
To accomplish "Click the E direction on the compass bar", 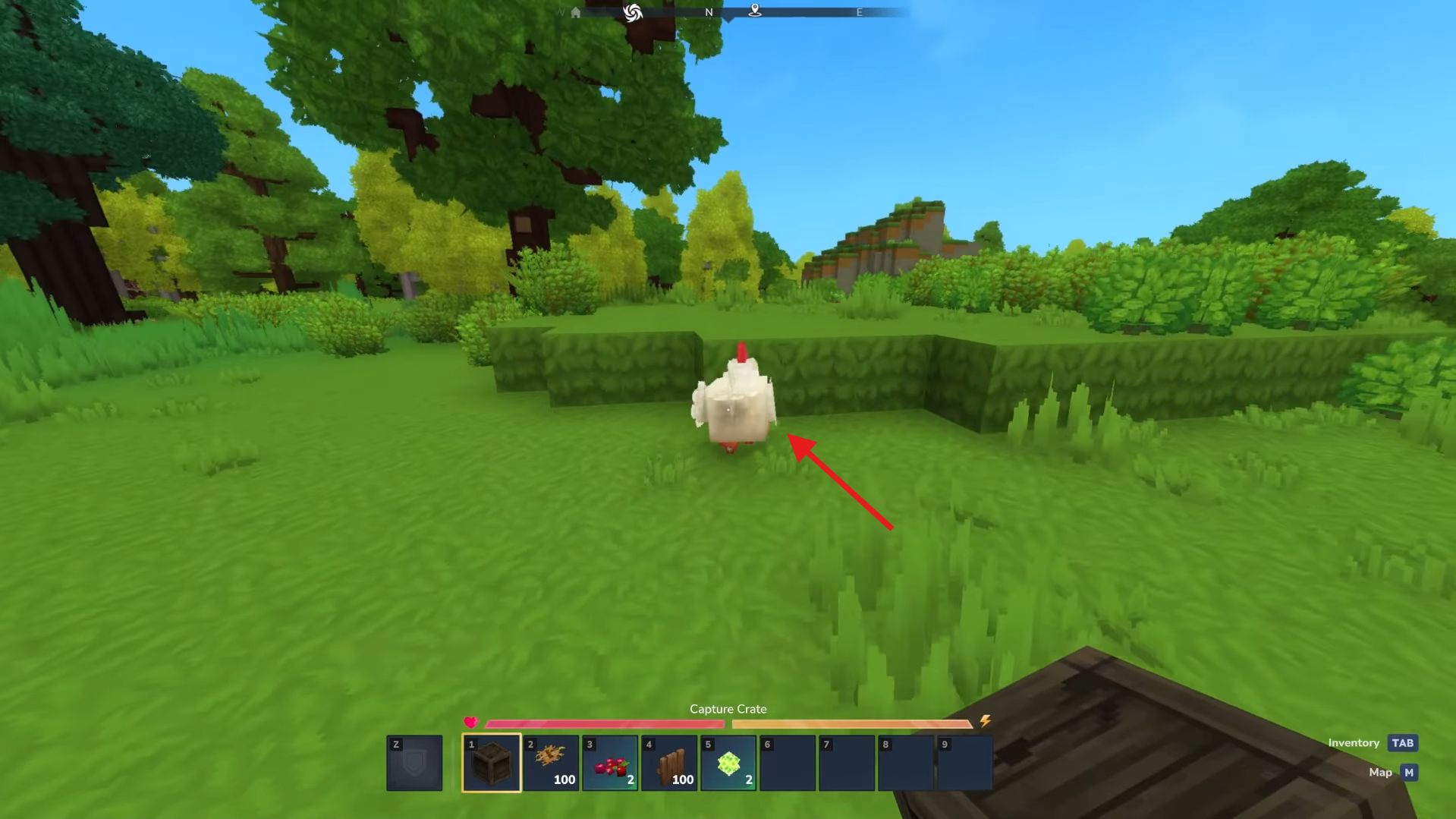I will (859, 11).
